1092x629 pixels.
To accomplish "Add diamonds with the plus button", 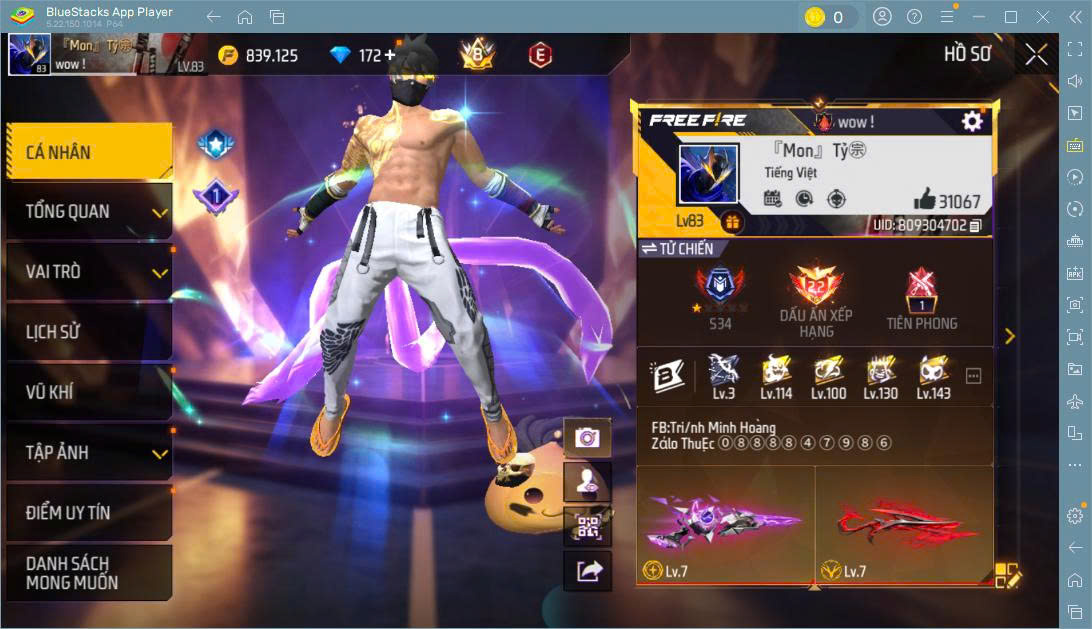I will point(391,55).
